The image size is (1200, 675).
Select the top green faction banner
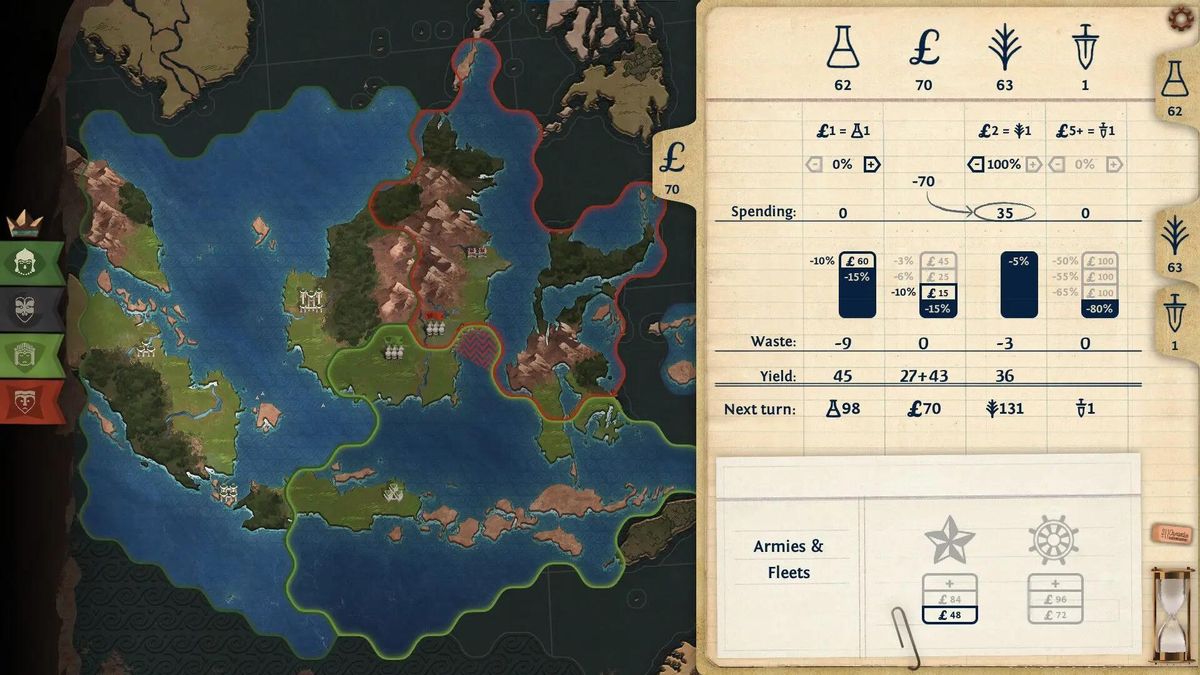pyautogui.click(x=32, y=262)
